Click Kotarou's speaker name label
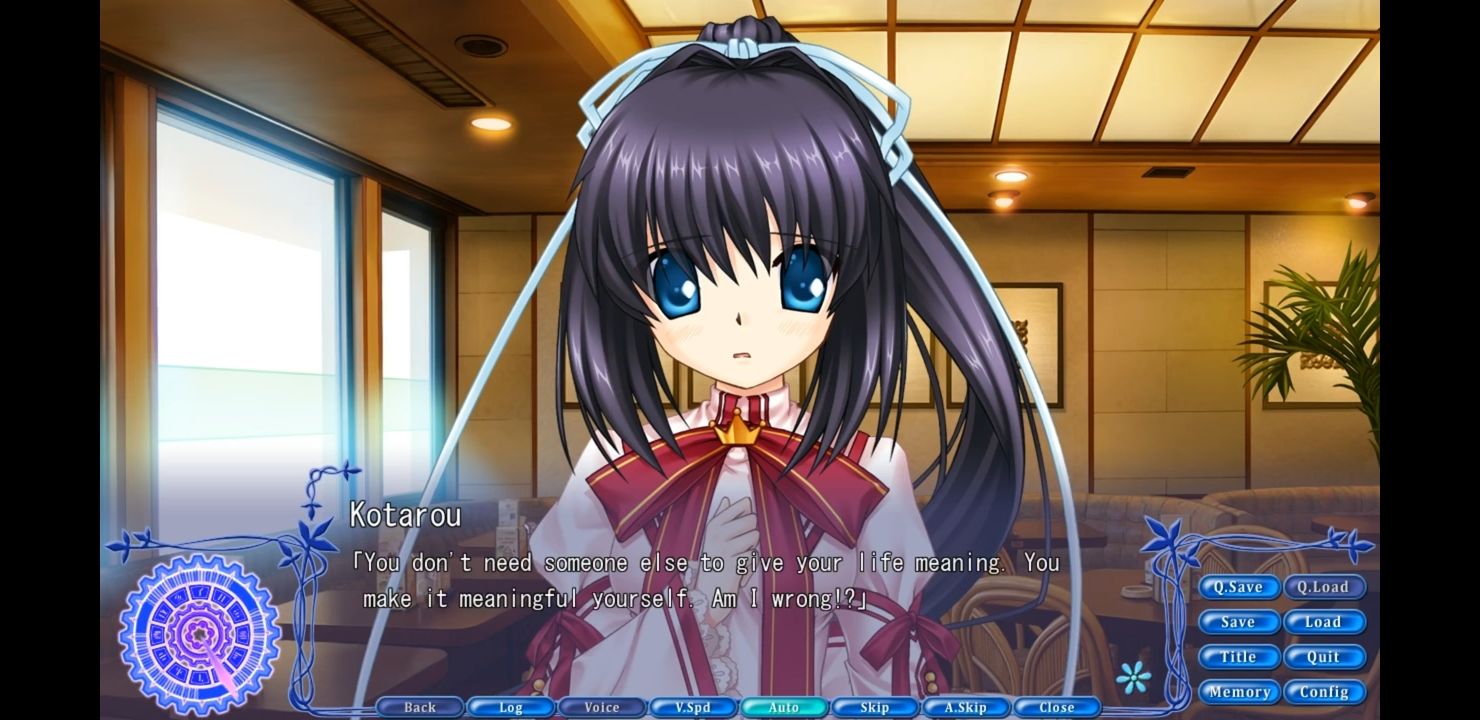This screenshot has width=1480, height=720. pyautogui.click(x=403, y=516)
